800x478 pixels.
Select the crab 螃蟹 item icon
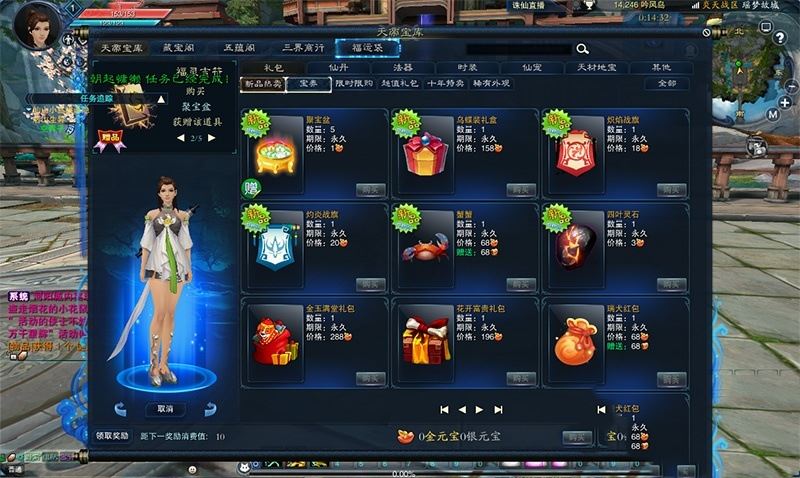424,245
